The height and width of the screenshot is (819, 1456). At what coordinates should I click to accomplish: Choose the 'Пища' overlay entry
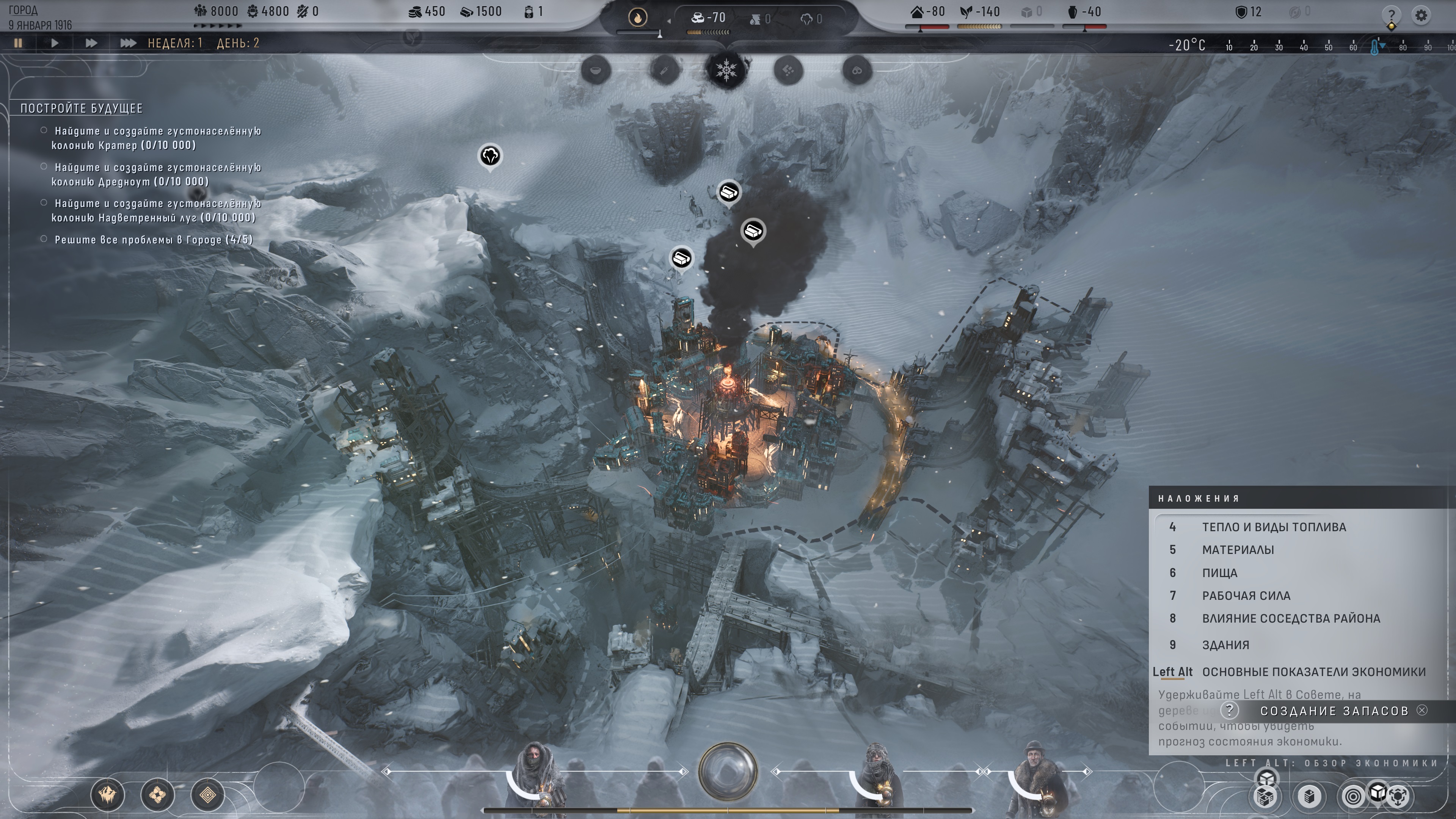[1219, 573]
